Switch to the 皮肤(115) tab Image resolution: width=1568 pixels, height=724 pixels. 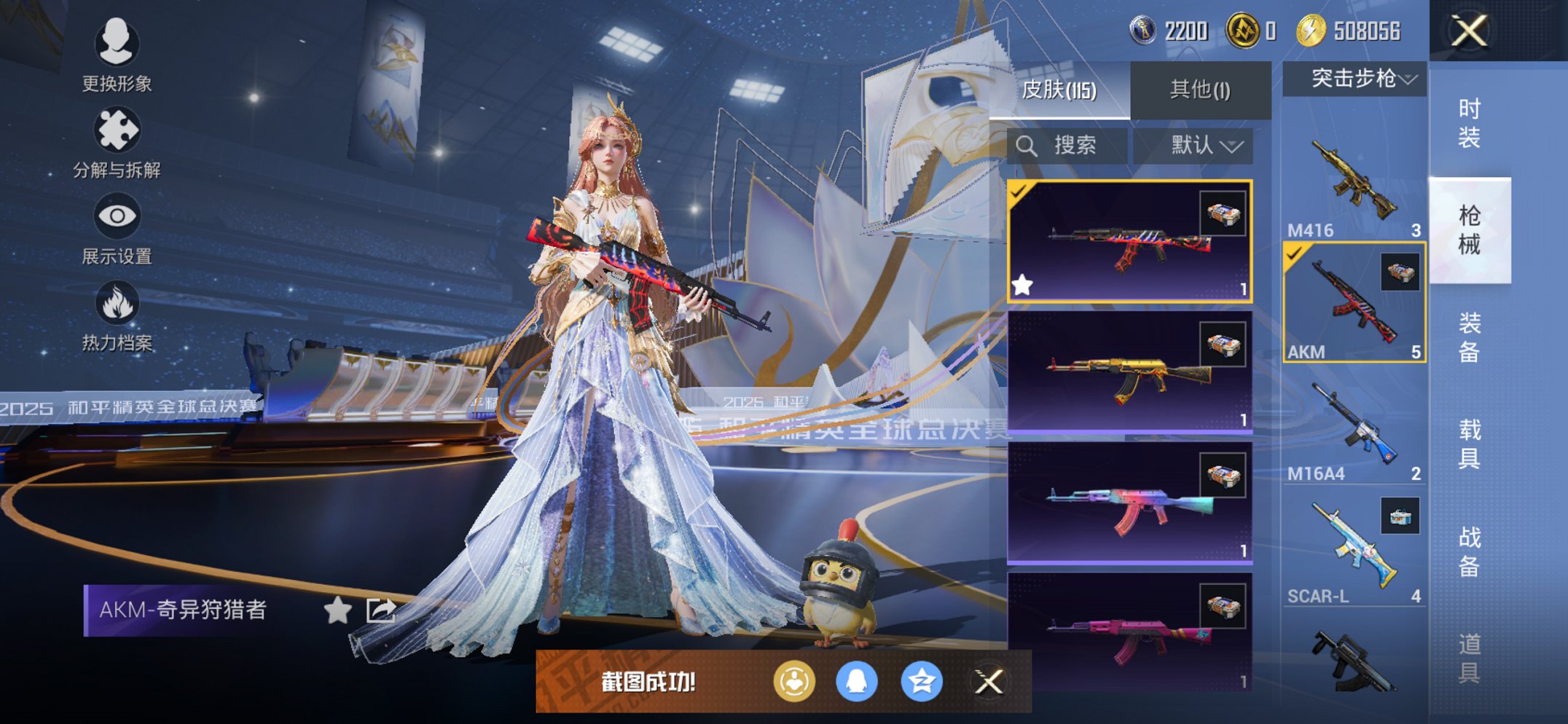point(1059,90)
